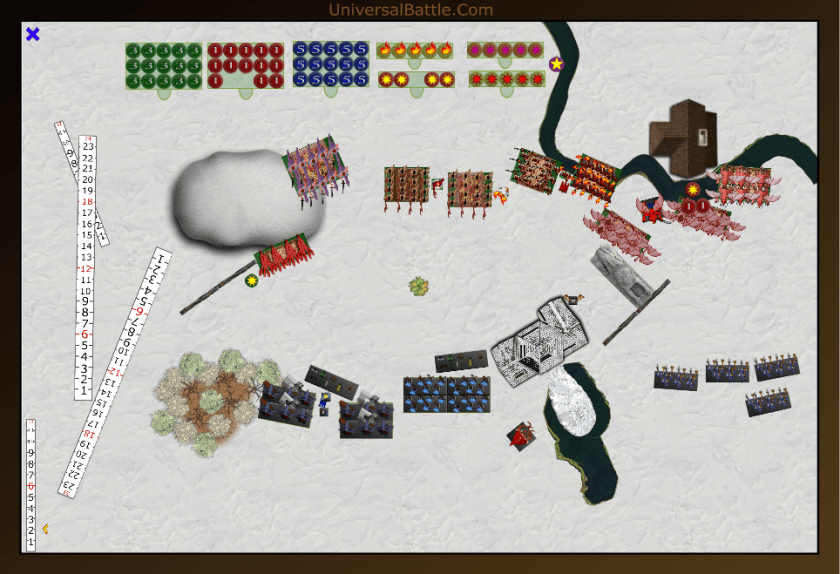
Task: Click the small yellow arrow at the board edge
Action: (45, 529)
